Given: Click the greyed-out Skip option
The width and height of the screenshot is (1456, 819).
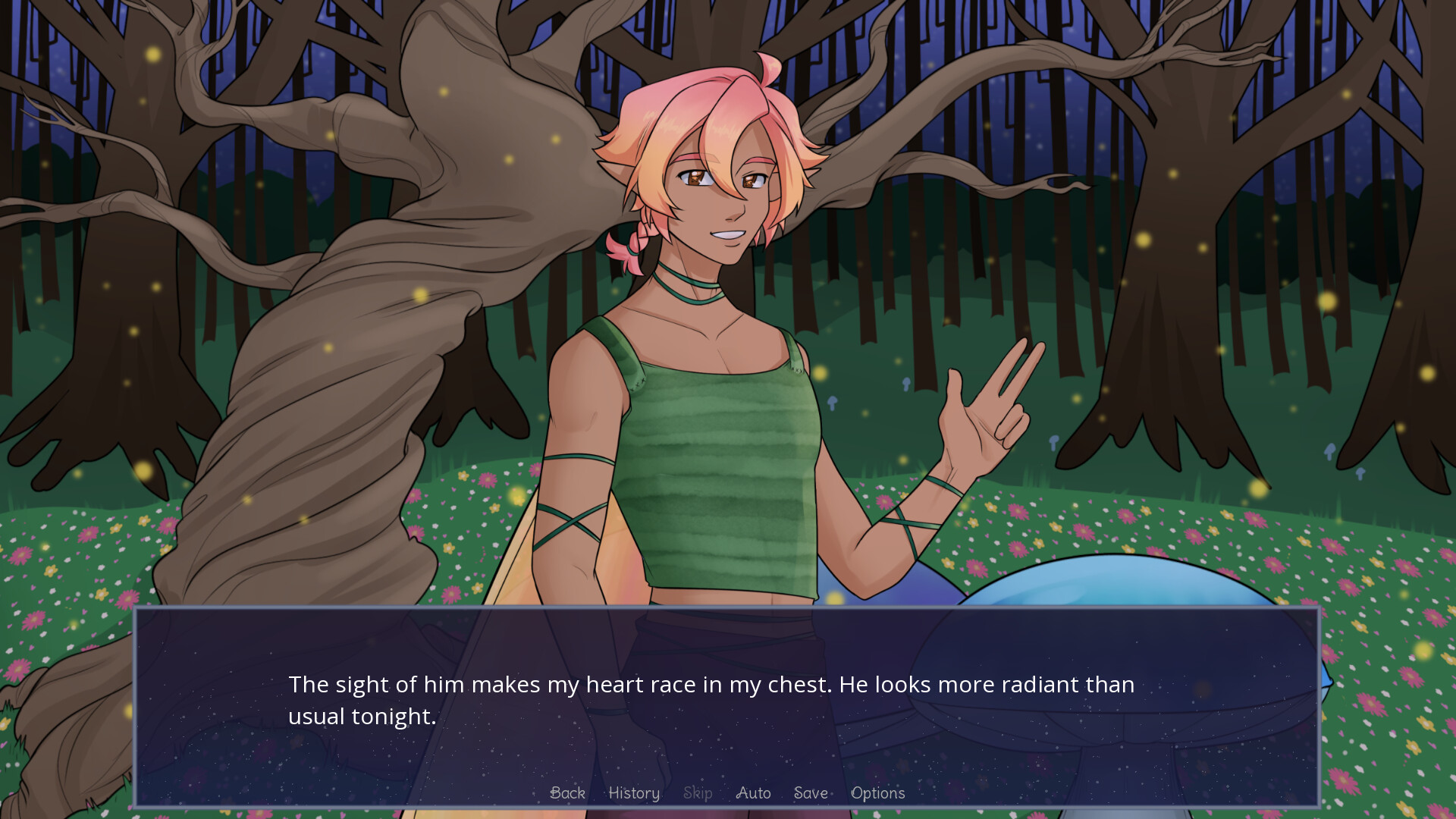Looking at the screenshot, I should 698,793.
